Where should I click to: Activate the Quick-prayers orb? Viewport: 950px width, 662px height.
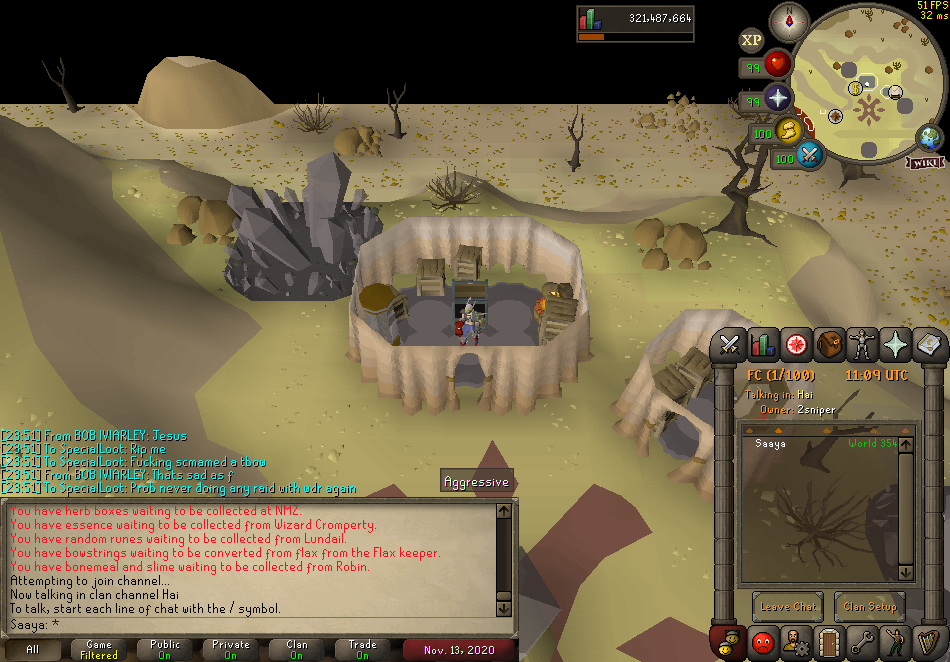click(778, 99)
